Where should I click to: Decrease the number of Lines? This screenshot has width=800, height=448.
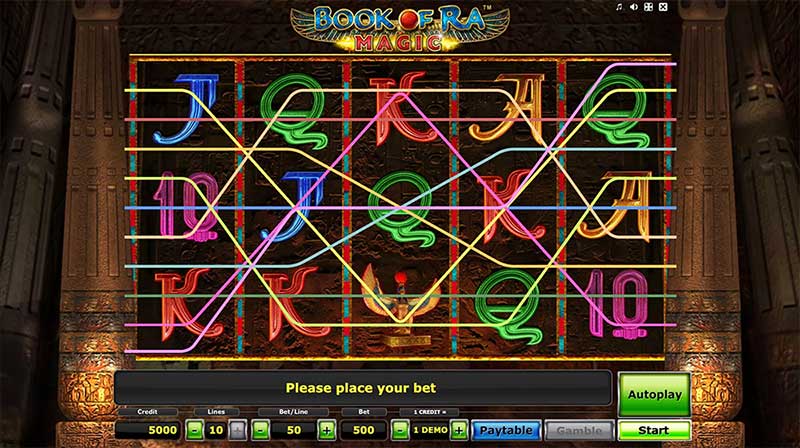(192, 431)
